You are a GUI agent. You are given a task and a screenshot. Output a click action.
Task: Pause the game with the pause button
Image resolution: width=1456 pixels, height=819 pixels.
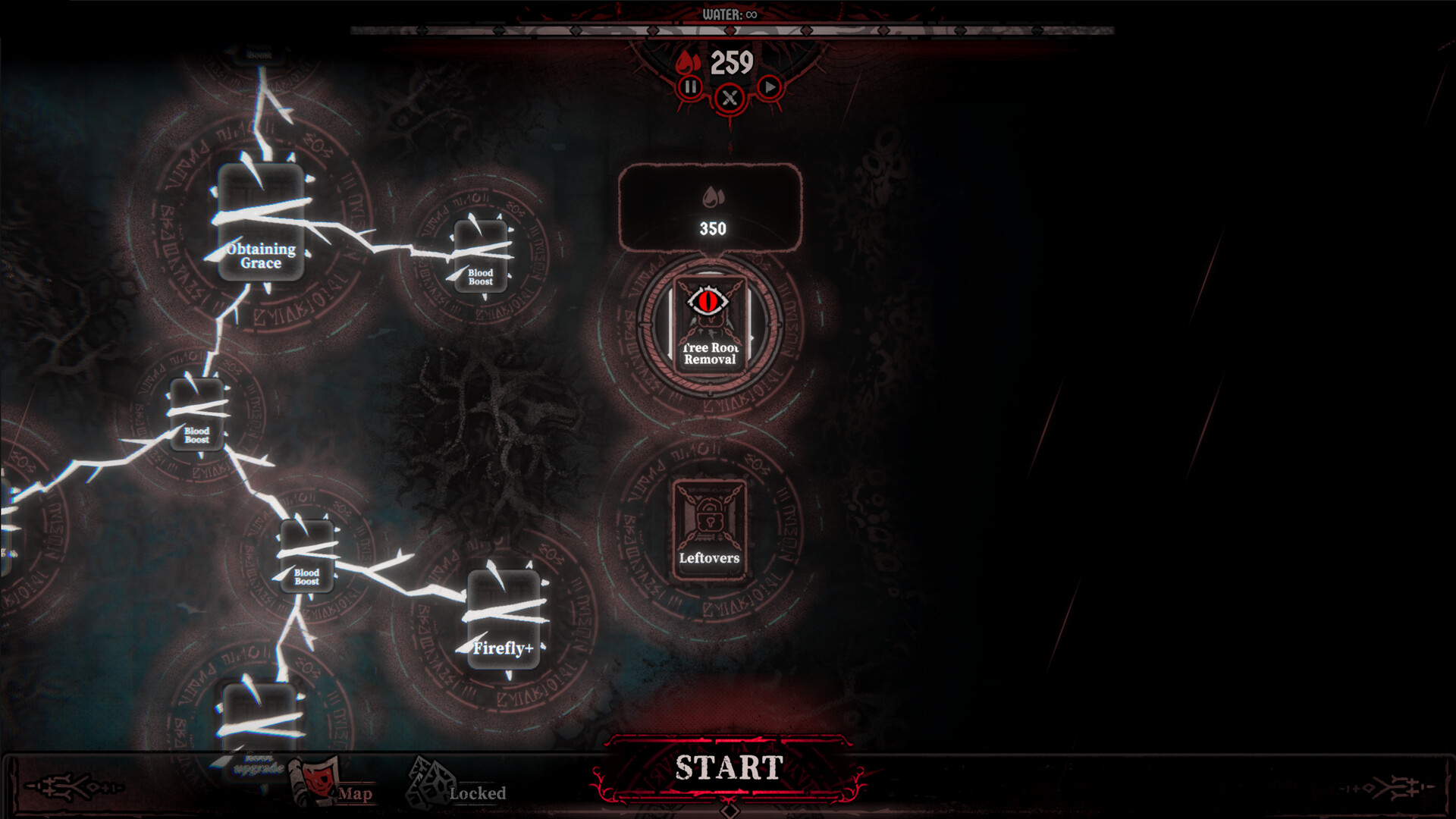pyautogui.click(x=692, y=86)
